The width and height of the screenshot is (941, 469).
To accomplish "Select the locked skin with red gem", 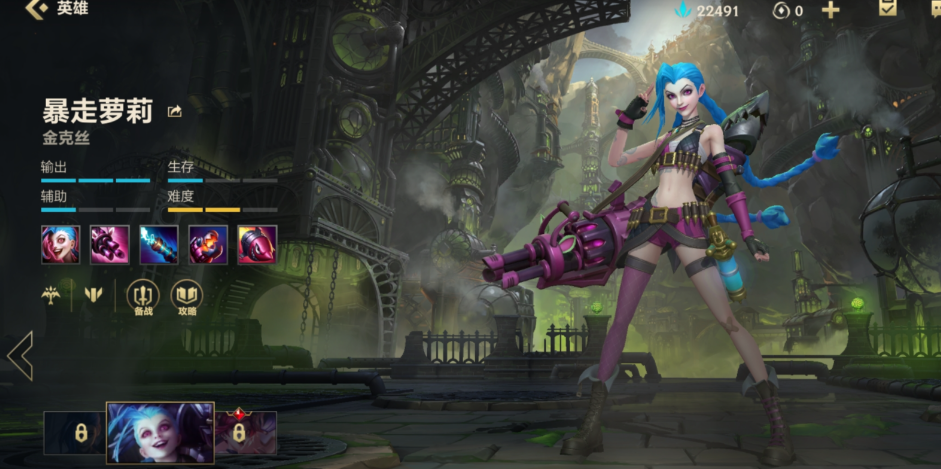I will pos(242,433).
